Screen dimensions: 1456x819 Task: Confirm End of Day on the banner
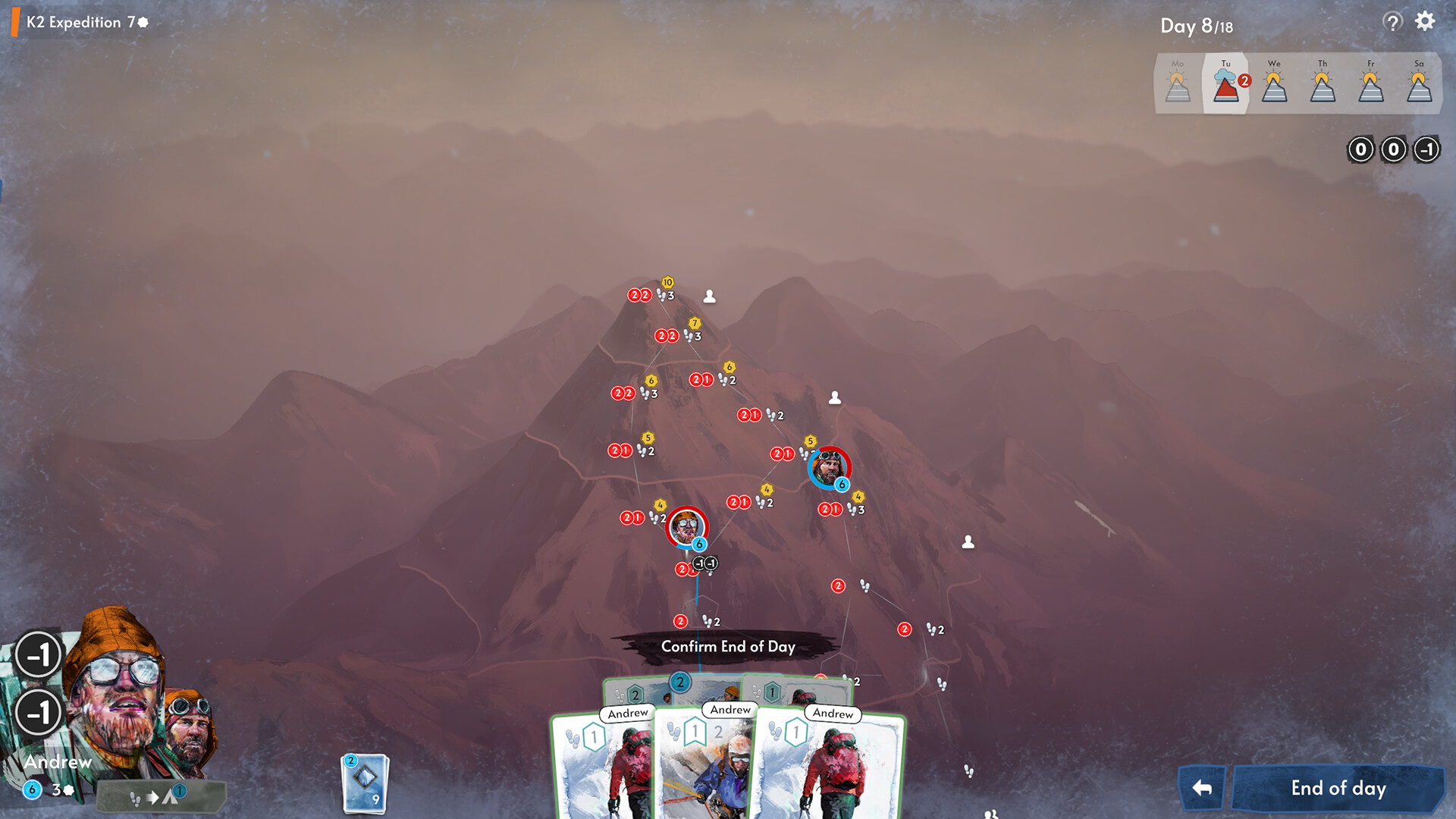728,647
